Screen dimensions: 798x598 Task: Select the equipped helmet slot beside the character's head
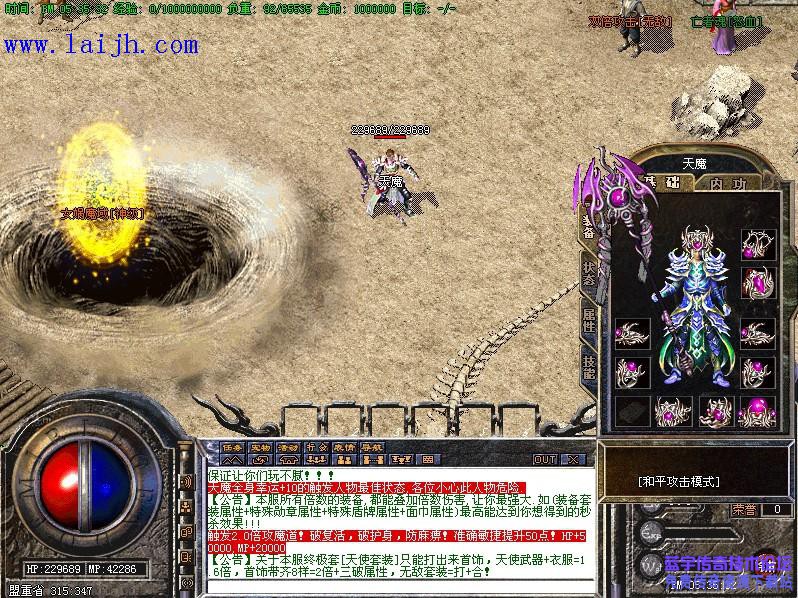pos(757,244)
